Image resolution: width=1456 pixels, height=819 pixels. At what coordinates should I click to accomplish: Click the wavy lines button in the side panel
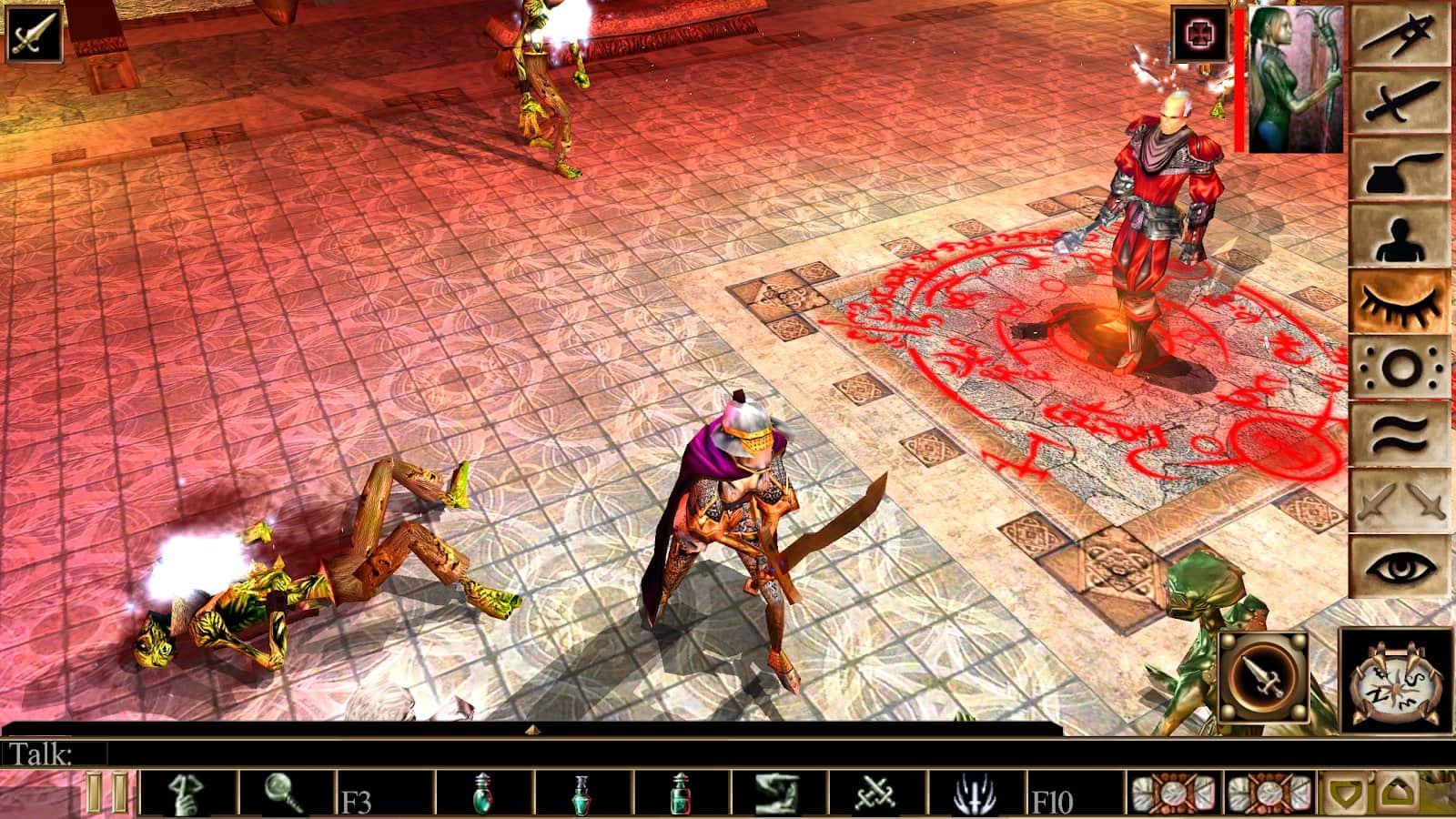tap(1399, 434)
